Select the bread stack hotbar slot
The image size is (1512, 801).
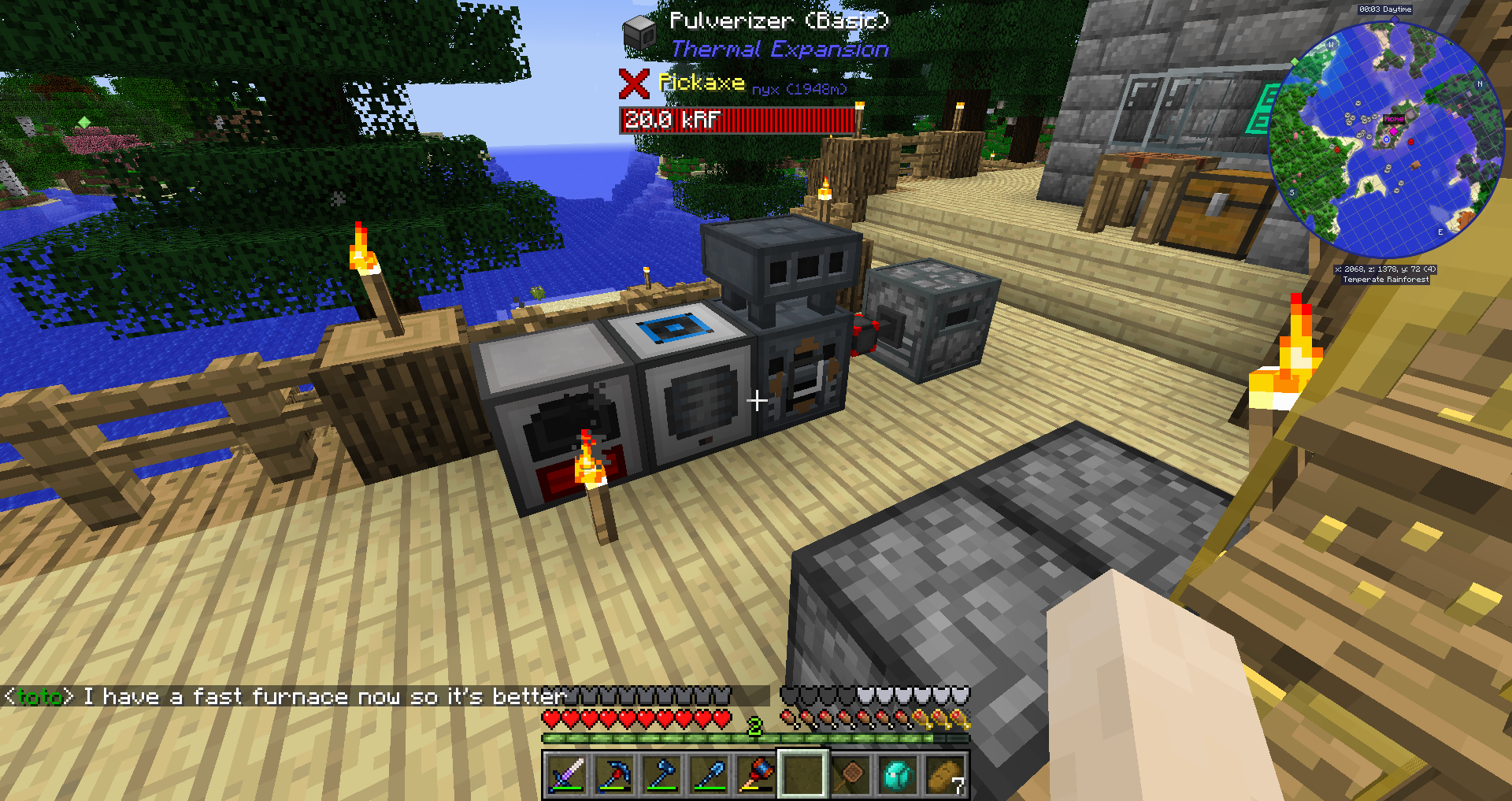945,775
